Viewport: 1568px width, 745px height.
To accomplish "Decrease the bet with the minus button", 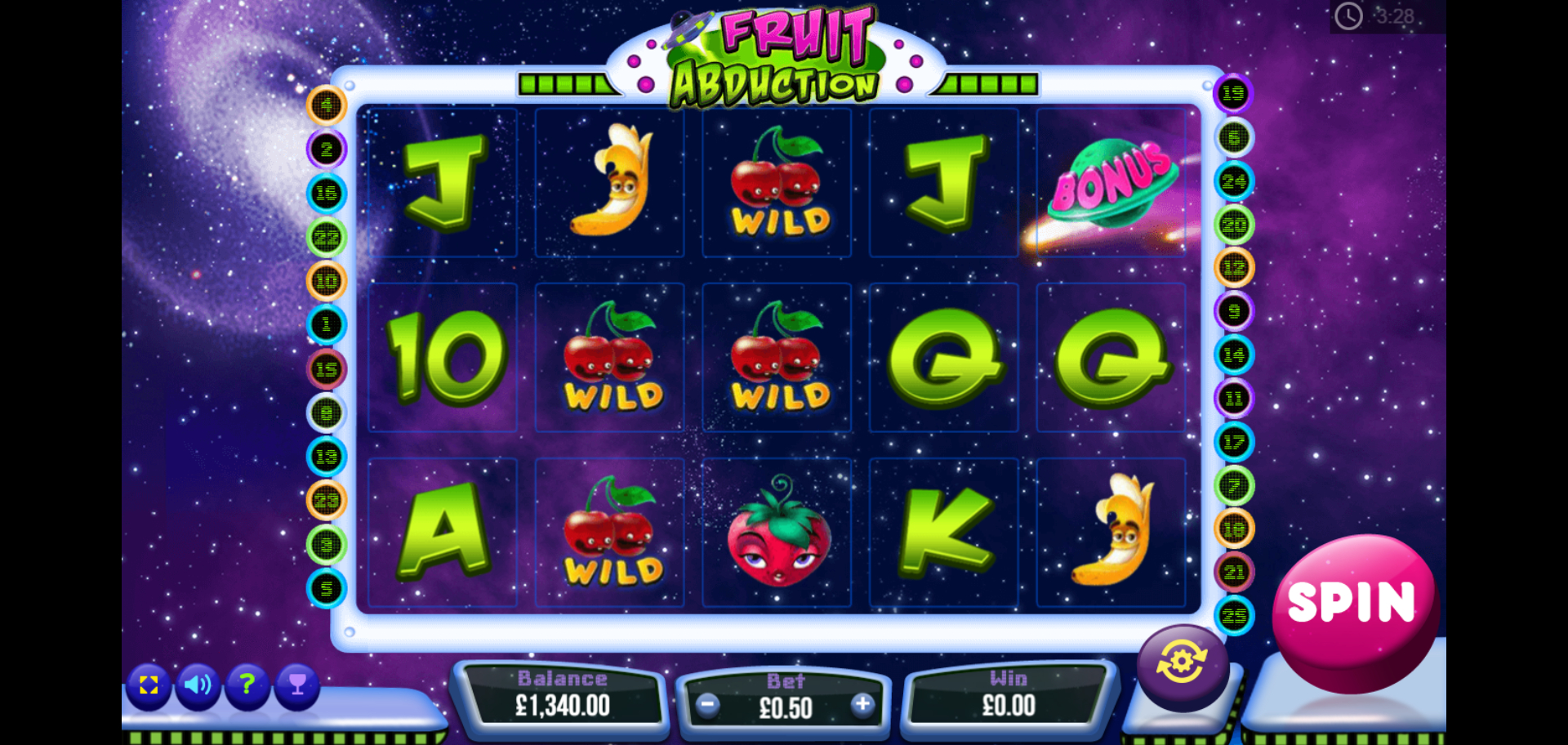I will (708, 705).
